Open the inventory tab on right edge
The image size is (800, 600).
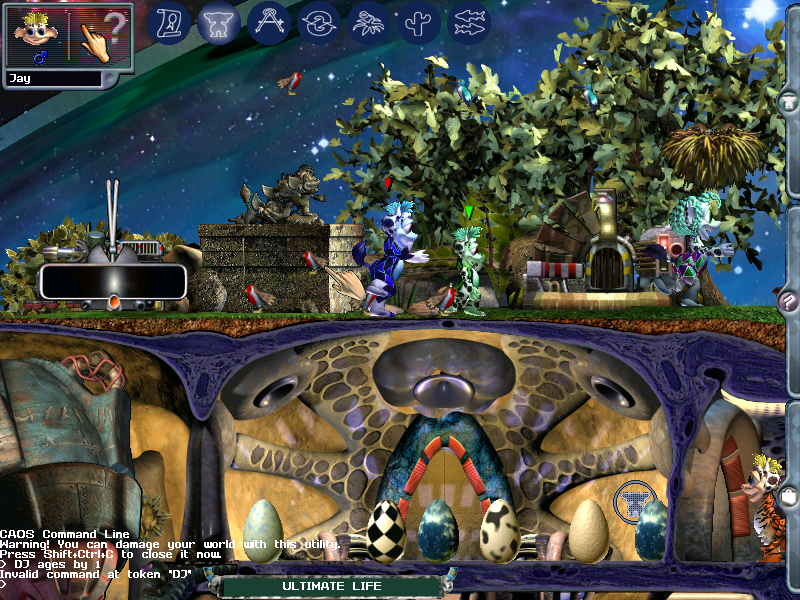point(788,495)
